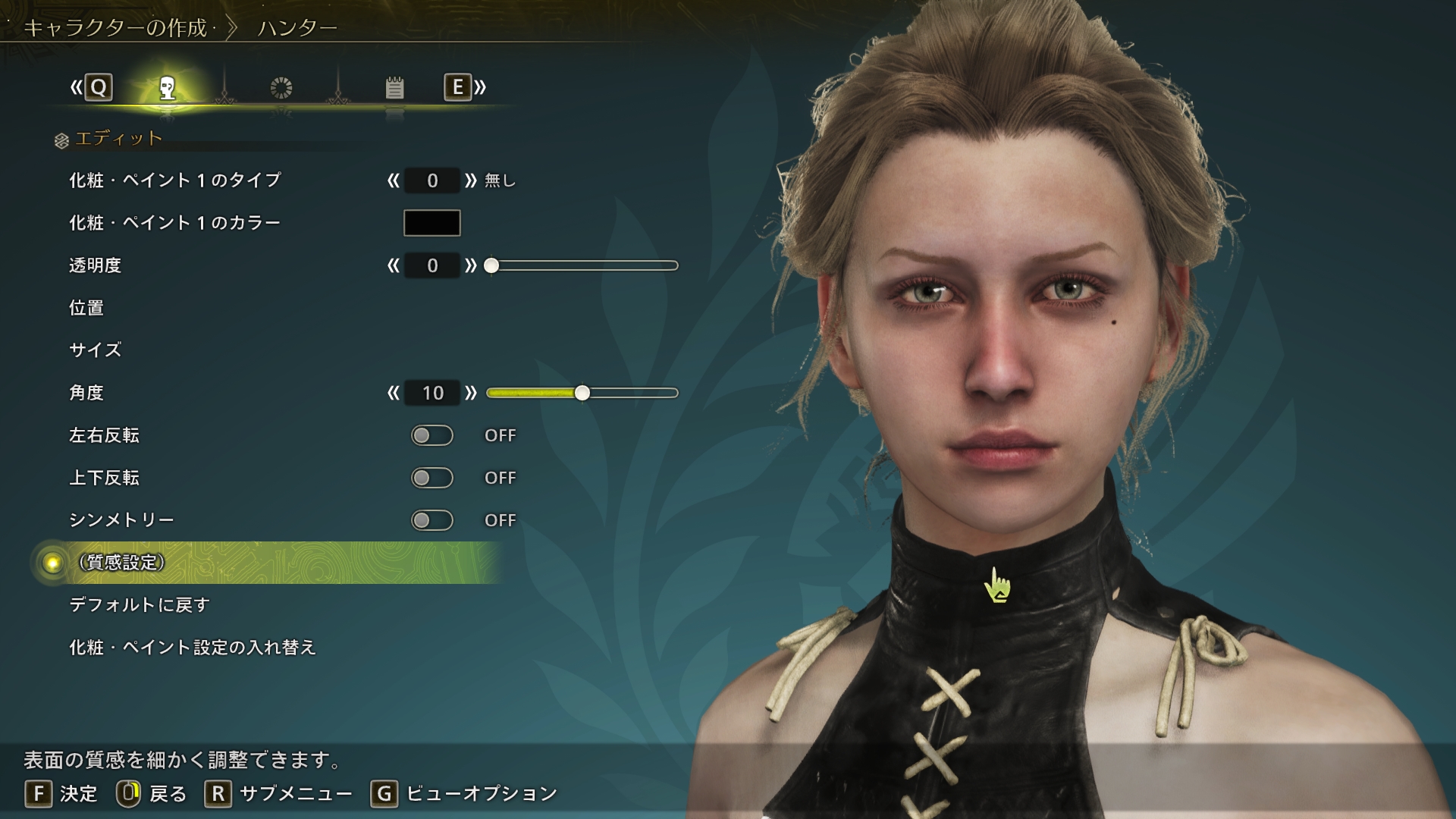Increase makeup paint 1 type value
This screenshot has width=1456, height=819.
471,180
